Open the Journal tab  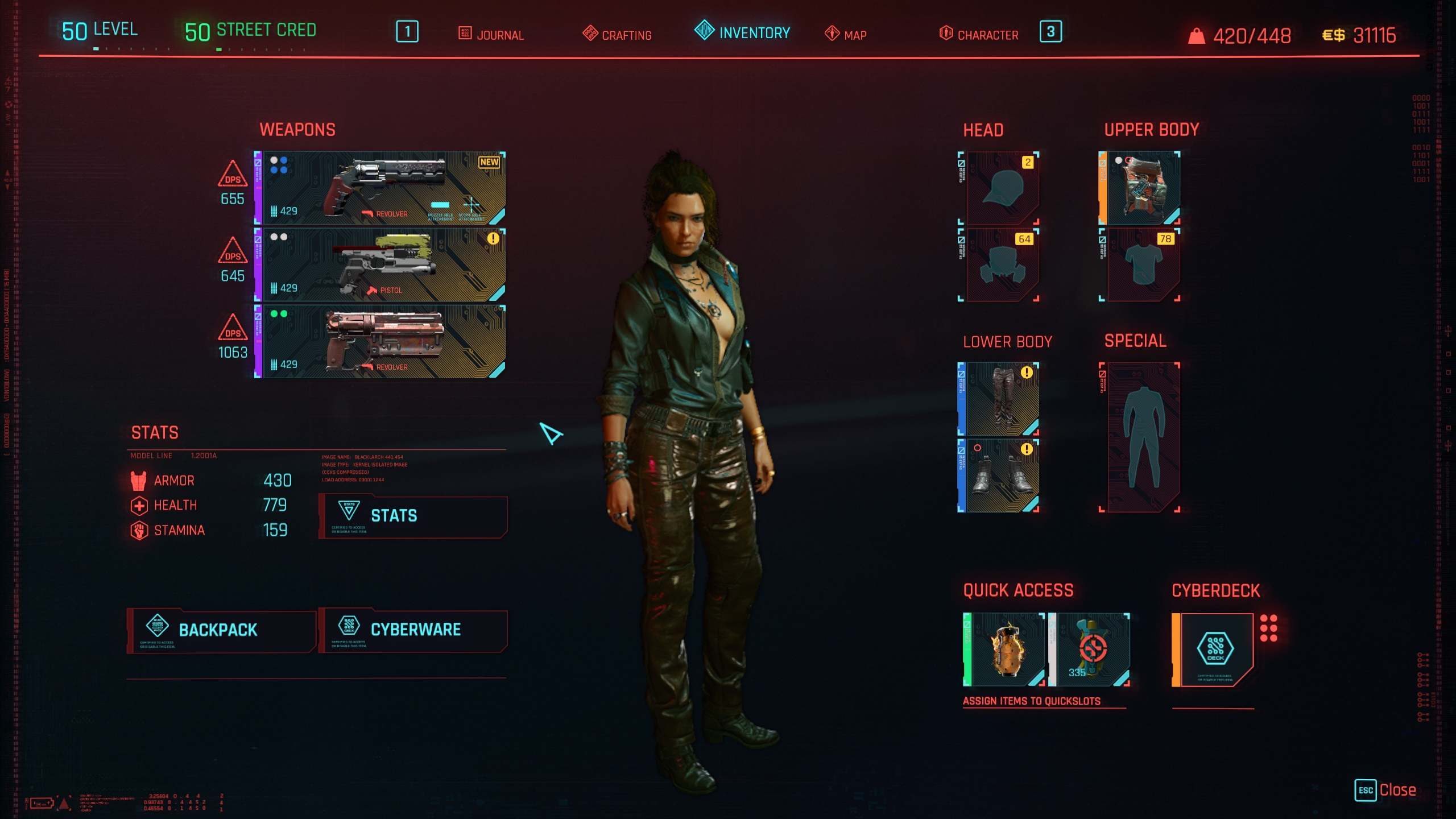point(491,34)
